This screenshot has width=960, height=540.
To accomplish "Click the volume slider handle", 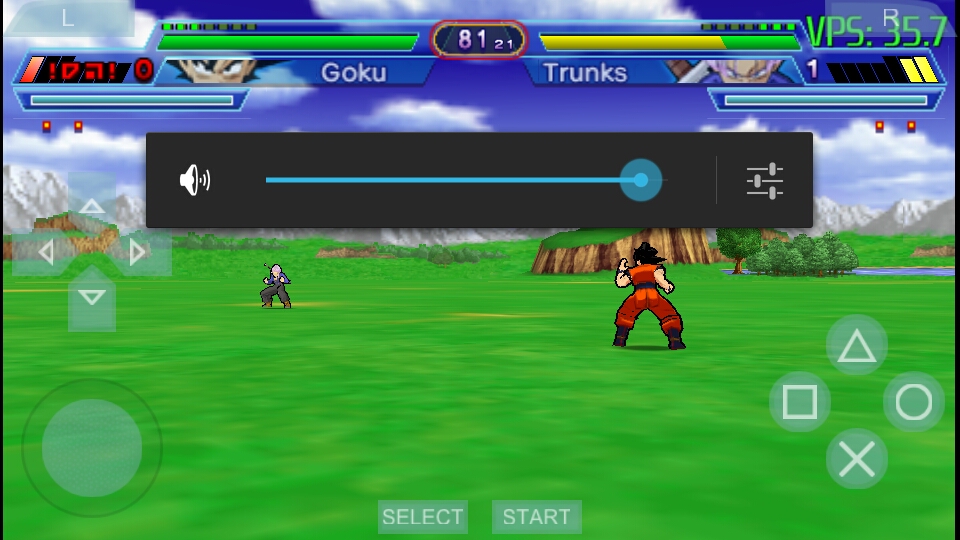I will (640, 180).
